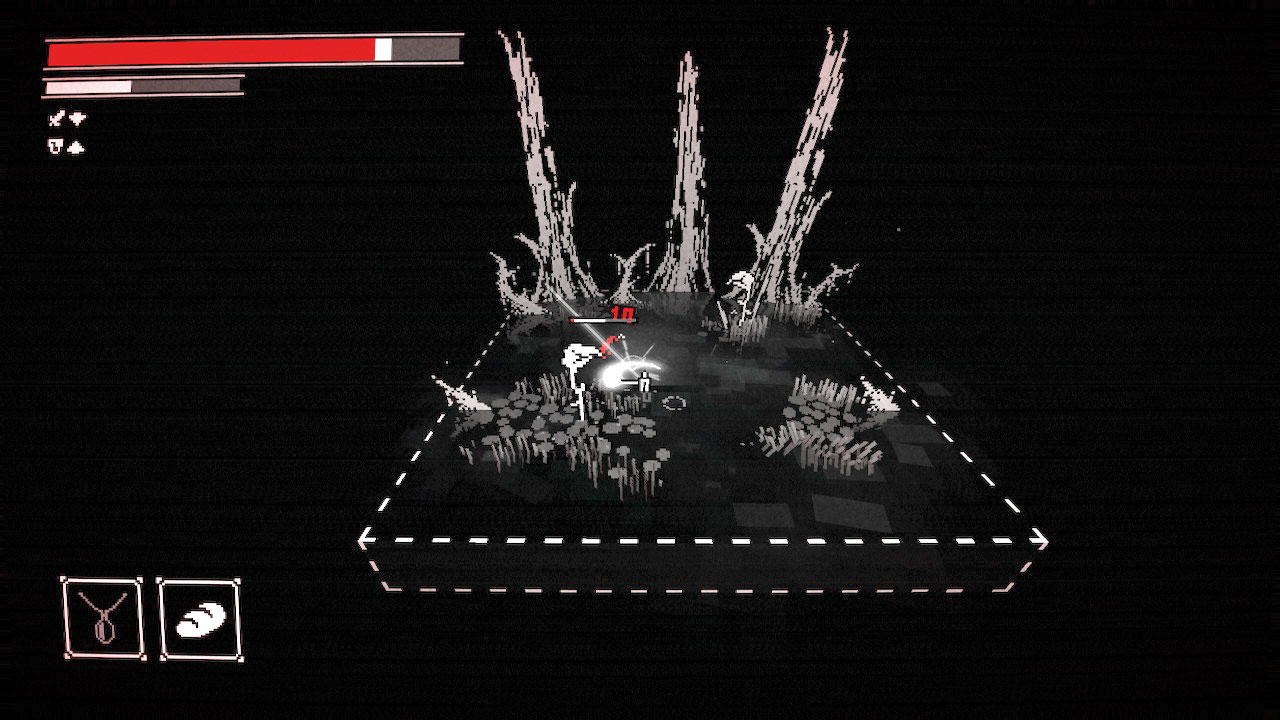Click the club icon beside the shield
The image size is (1280, 720).
(x=76, y=145)
